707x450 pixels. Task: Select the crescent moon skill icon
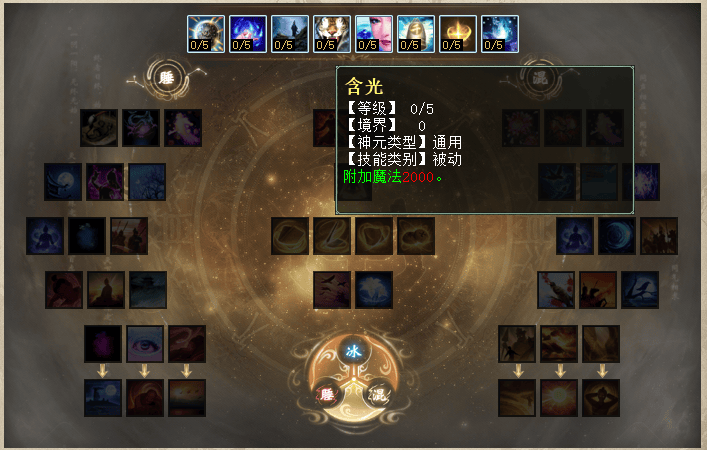(x=617, y=236)
